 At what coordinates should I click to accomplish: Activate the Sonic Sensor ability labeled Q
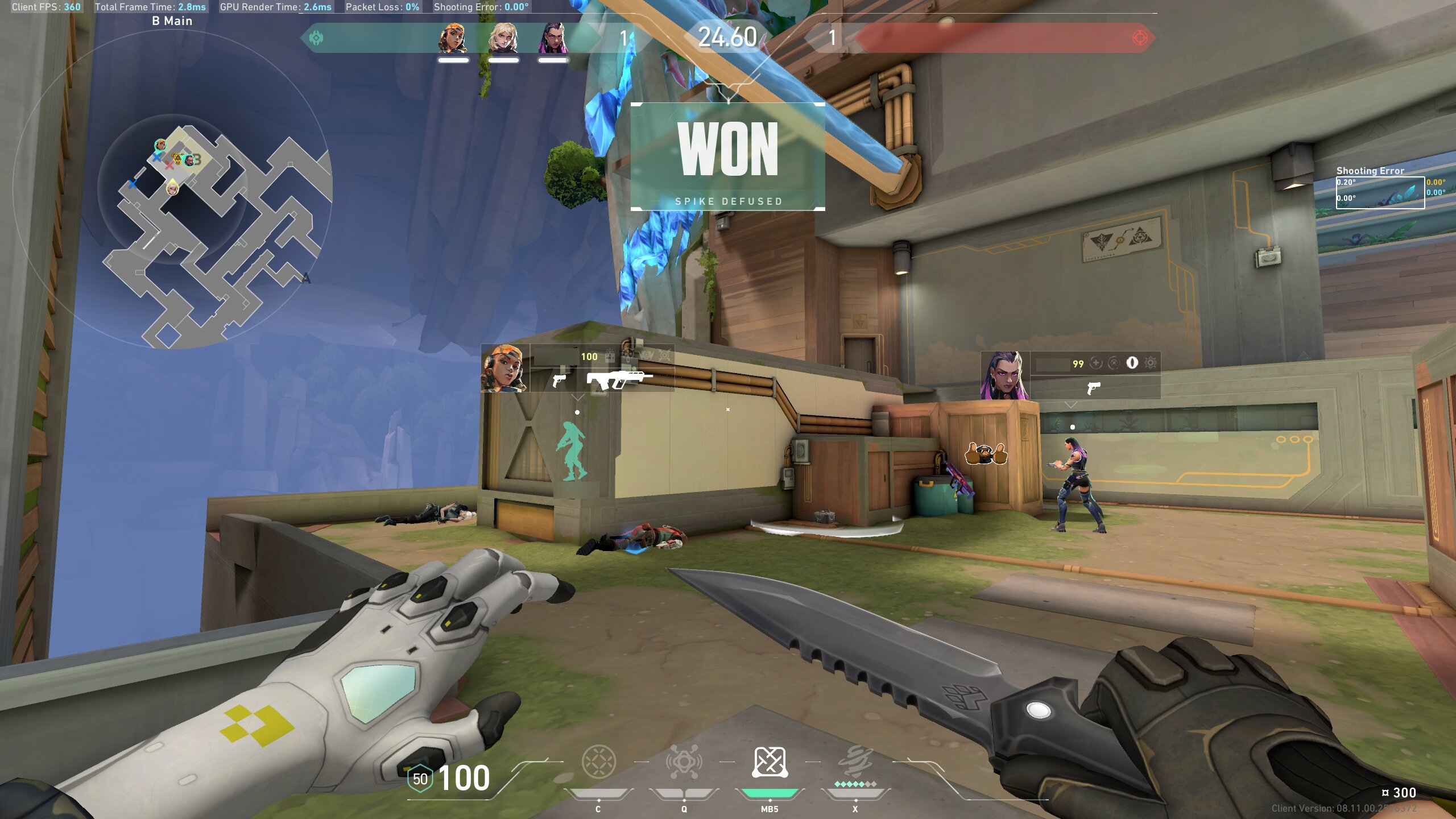point(684,762)
